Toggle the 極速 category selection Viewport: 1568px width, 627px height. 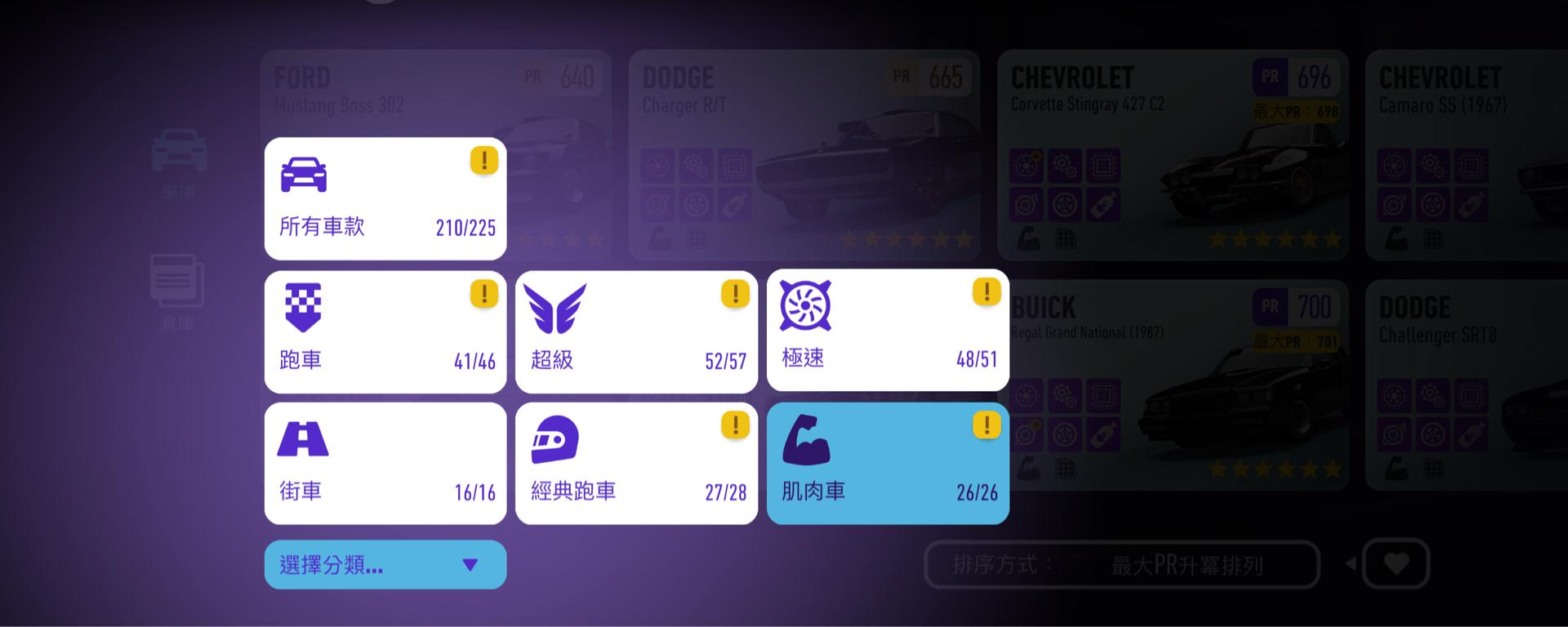(x=888, y=331)
